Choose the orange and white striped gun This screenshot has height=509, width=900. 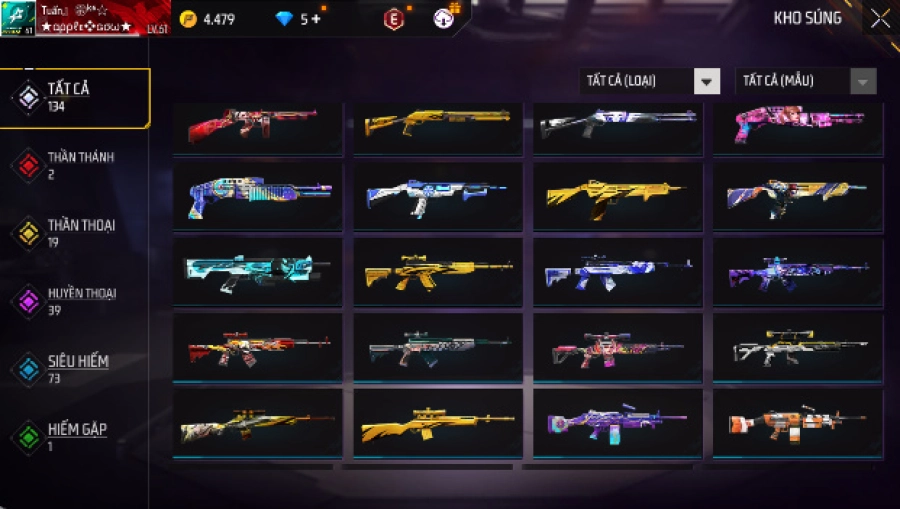[x=797, y=423]
